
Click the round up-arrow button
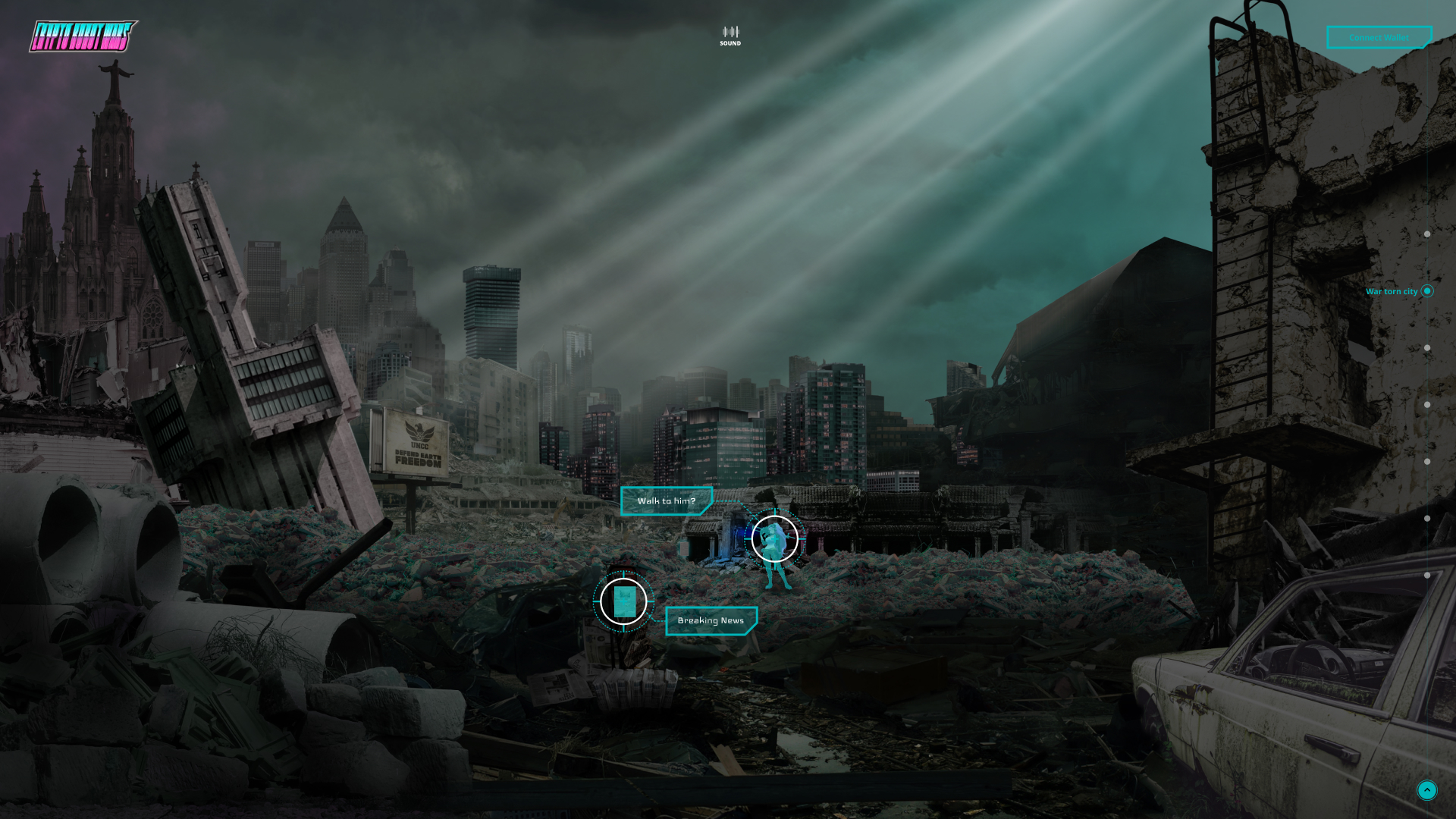pos(1426,790)
